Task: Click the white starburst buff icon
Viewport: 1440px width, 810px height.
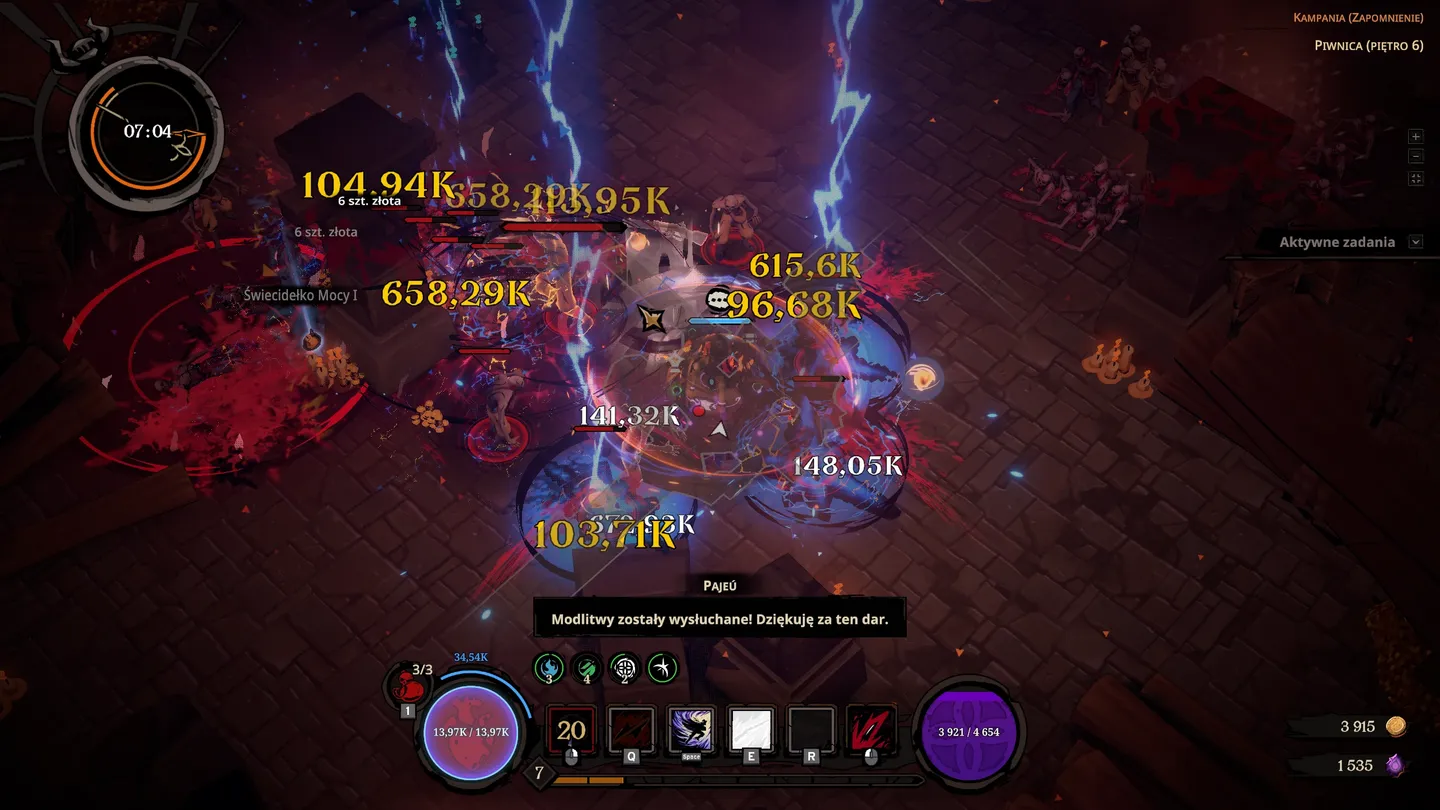Action: click(x=663, y=667)
